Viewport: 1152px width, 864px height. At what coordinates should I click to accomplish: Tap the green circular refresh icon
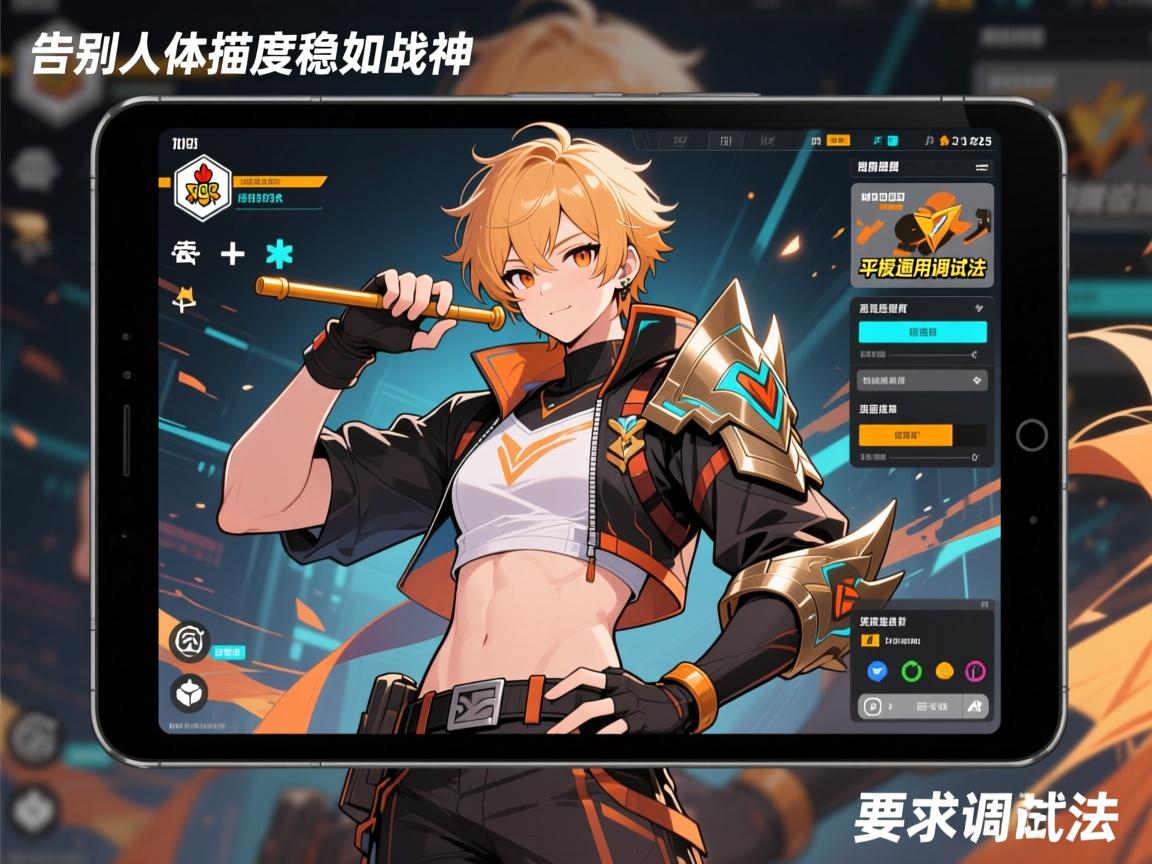tap(910, 671)
